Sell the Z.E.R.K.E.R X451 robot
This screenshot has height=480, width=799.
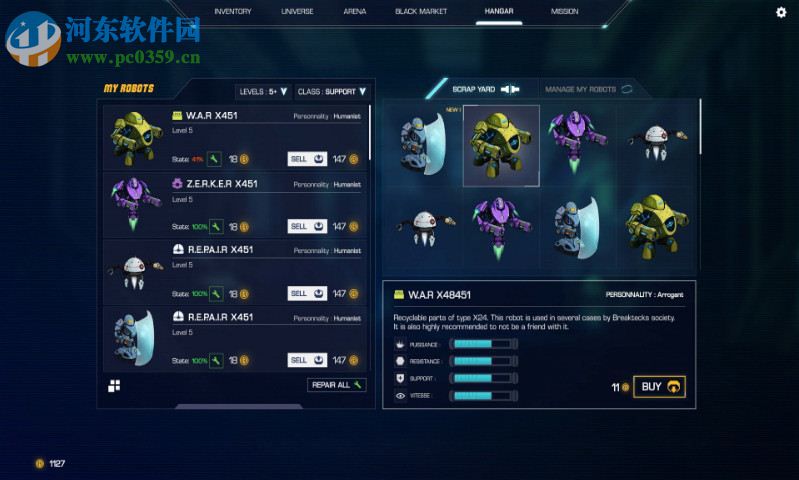308,226
